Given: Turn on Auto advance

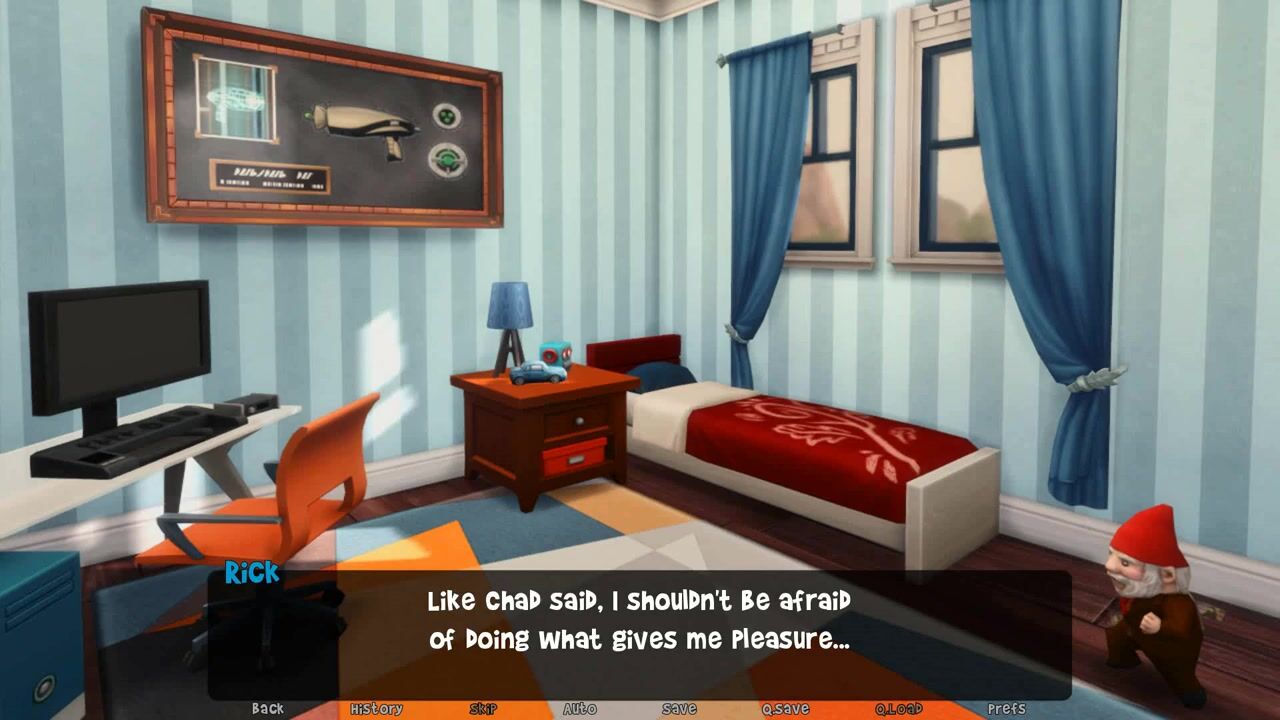Looking at the screenshot, I should click(x=579, y=708).
